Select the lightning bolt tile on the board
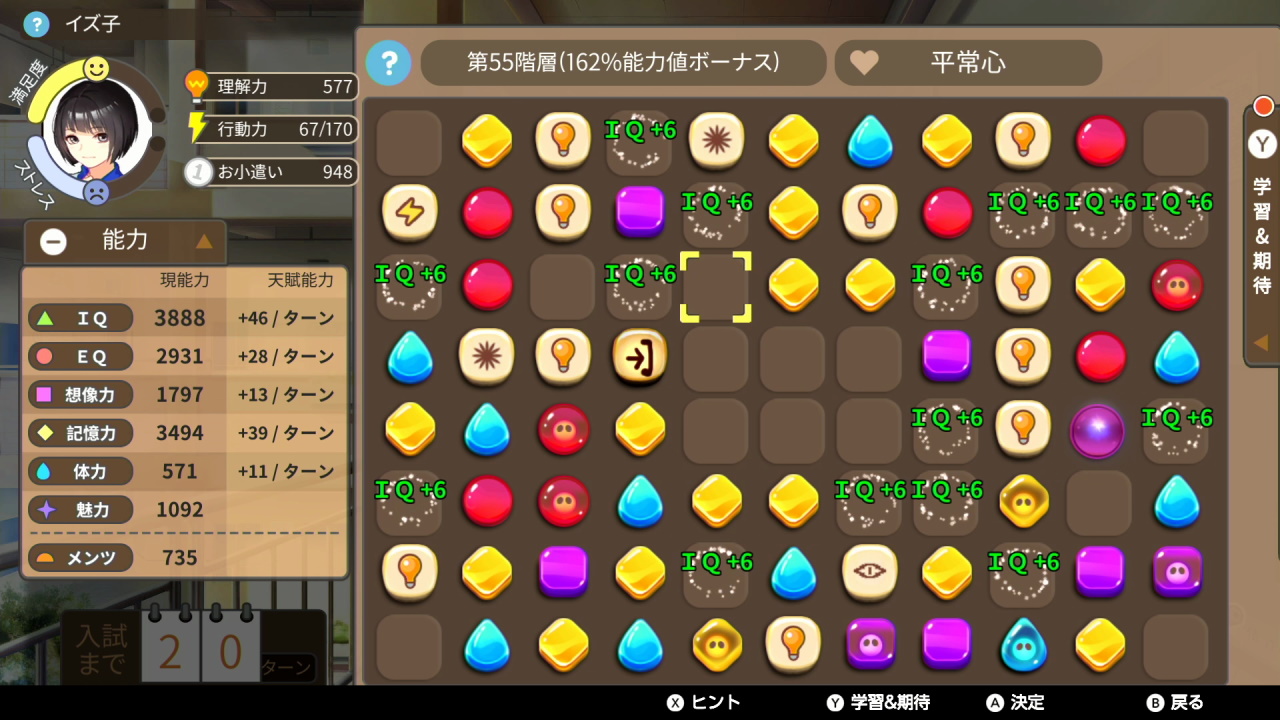The width and height of the screenshot is (1280, 720). coord(409,212)
